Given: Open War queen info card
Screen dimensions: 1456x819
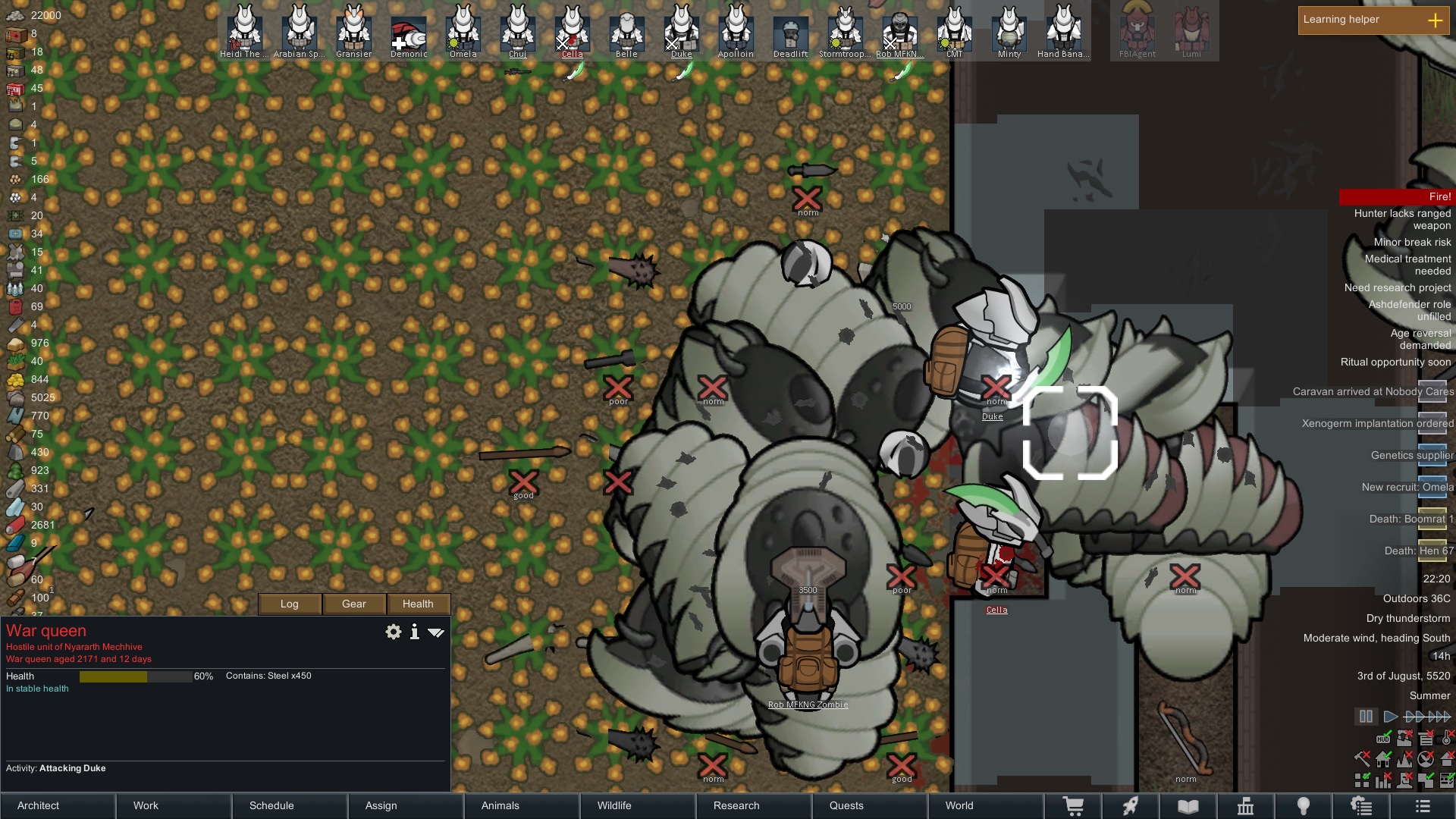Looking at the screenshot, I should click(414, 632).
